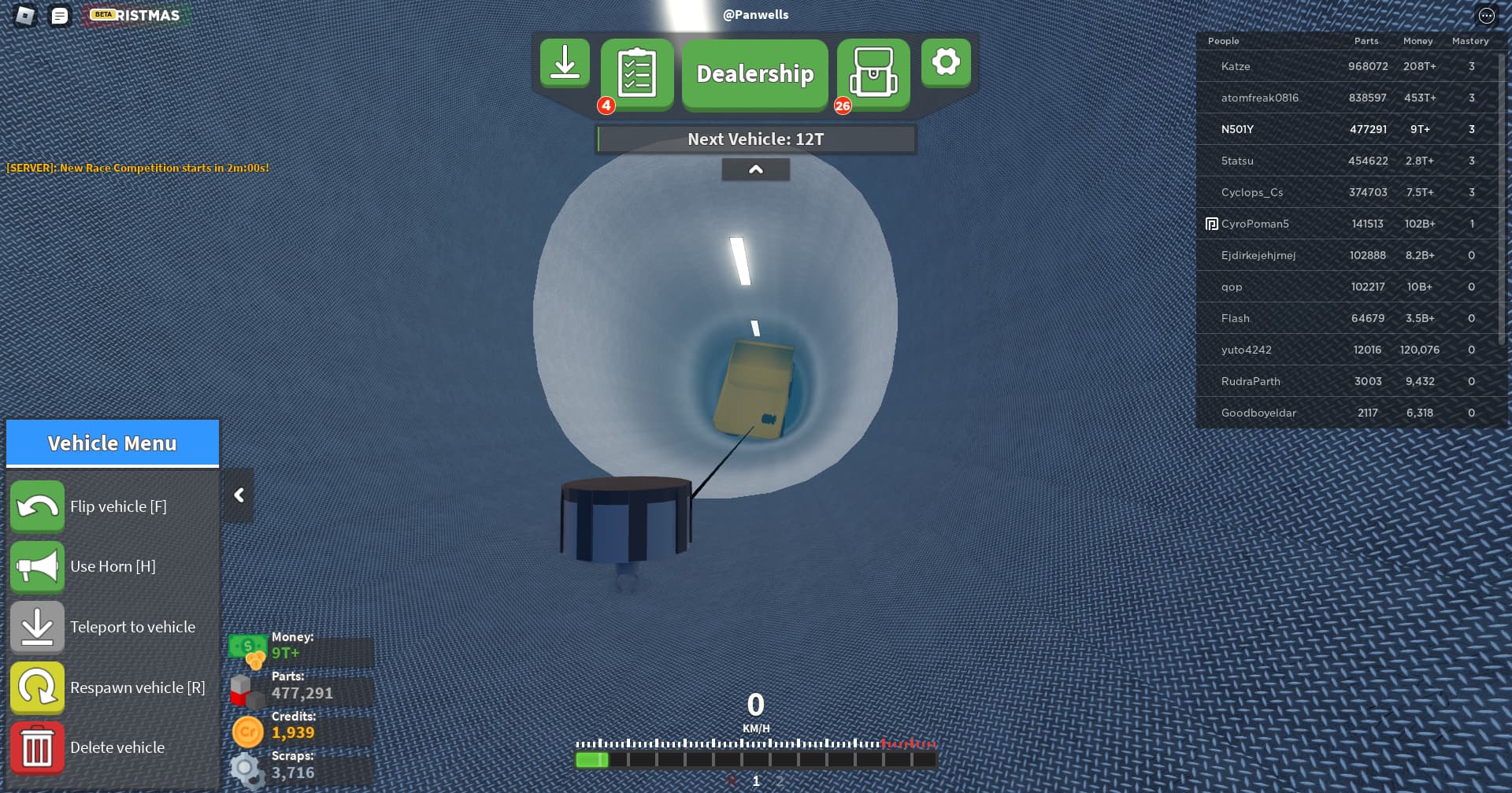Image resolution: width=1512 pixels, height=793 pixels.
Task: Select Goodboyeldar in the leaderboard
Action: pos(1258,413)
